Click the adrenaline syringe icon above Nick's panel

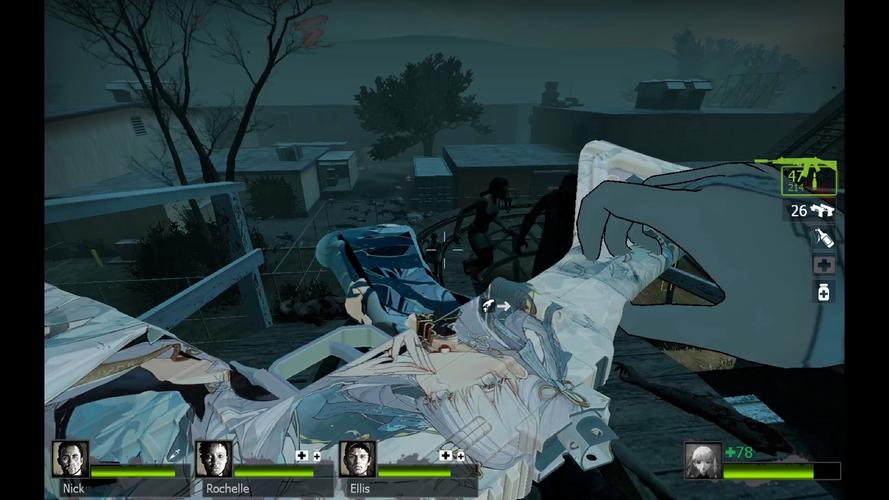[174, 455]
